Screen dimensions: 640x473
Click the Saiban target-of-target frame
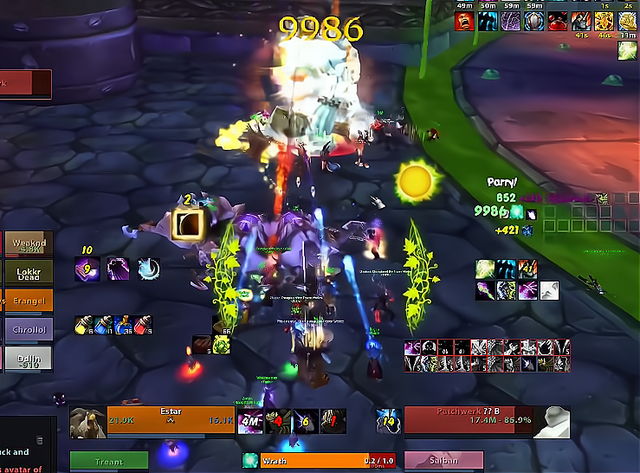point(444,461)
